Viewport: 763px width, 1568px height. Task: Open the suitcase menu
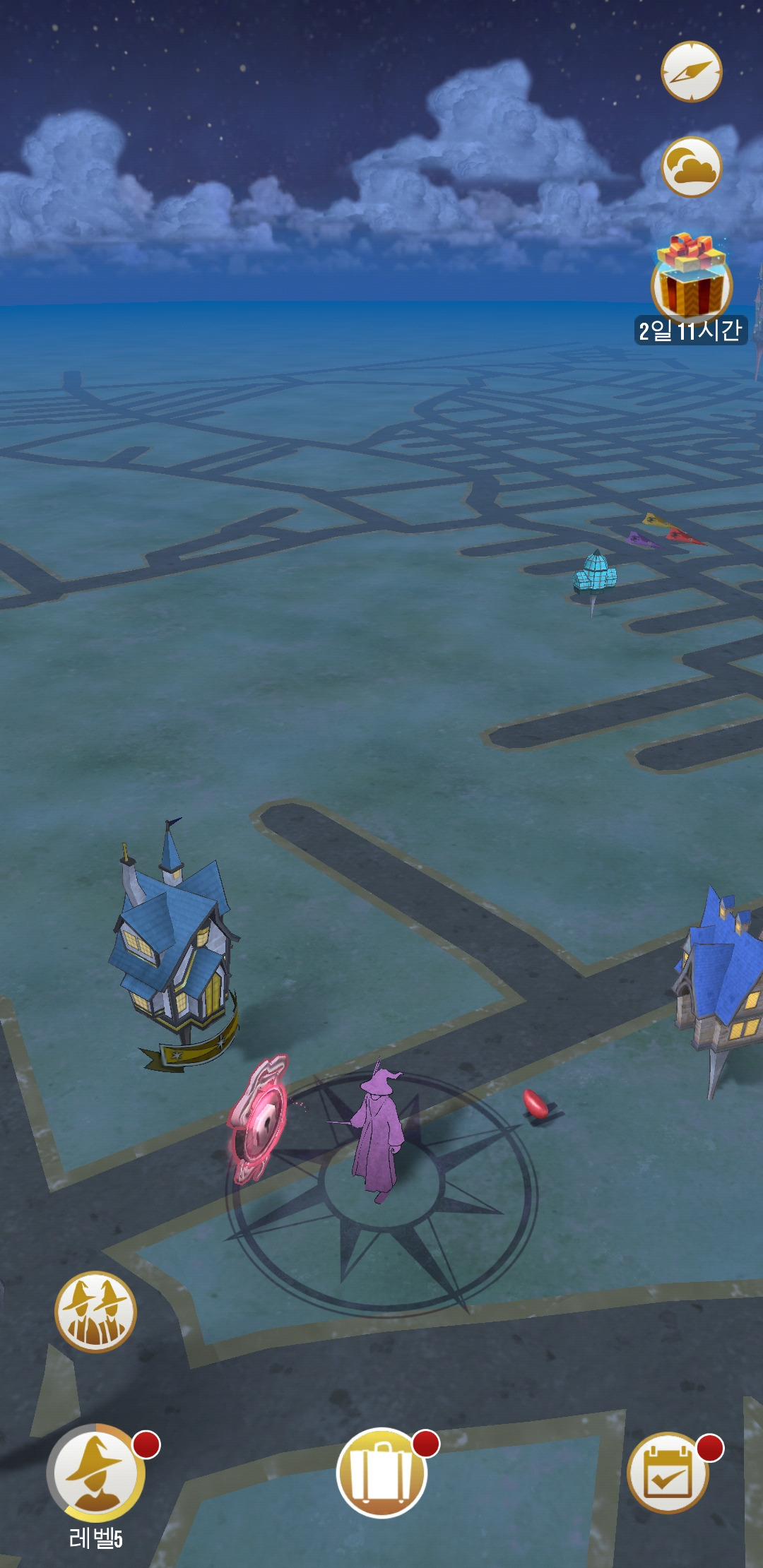[381, 1473]
